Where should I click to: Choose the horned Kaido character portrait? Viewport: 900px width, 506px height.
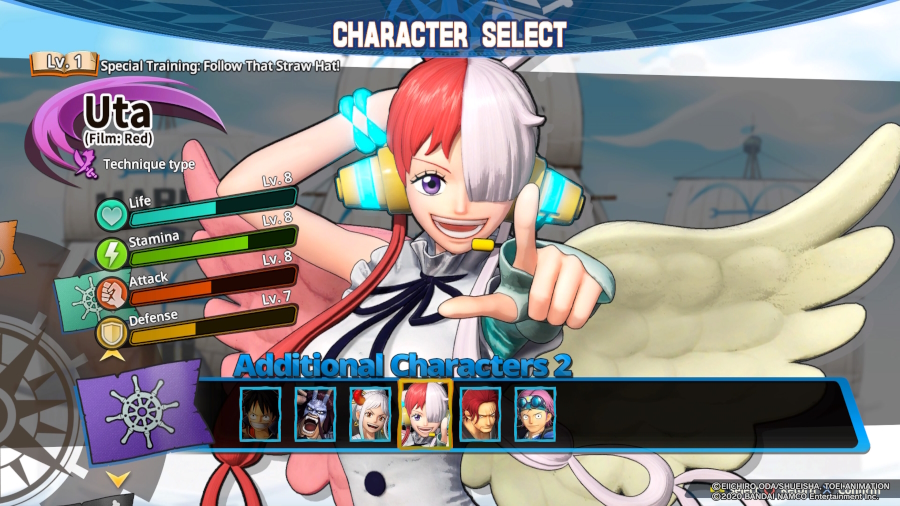(315, 414)
